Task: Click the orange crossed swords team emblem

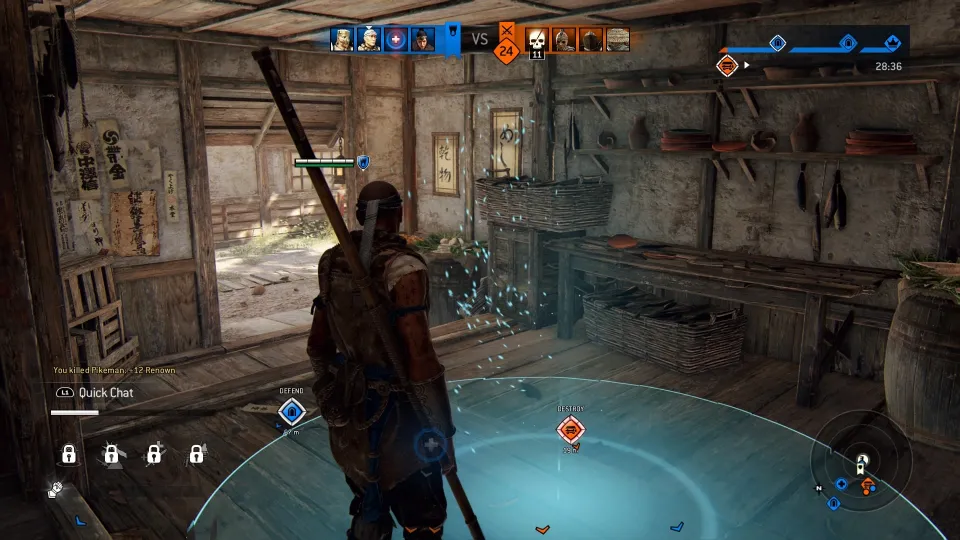Action: pyautogui.click(x=506, y=32)
